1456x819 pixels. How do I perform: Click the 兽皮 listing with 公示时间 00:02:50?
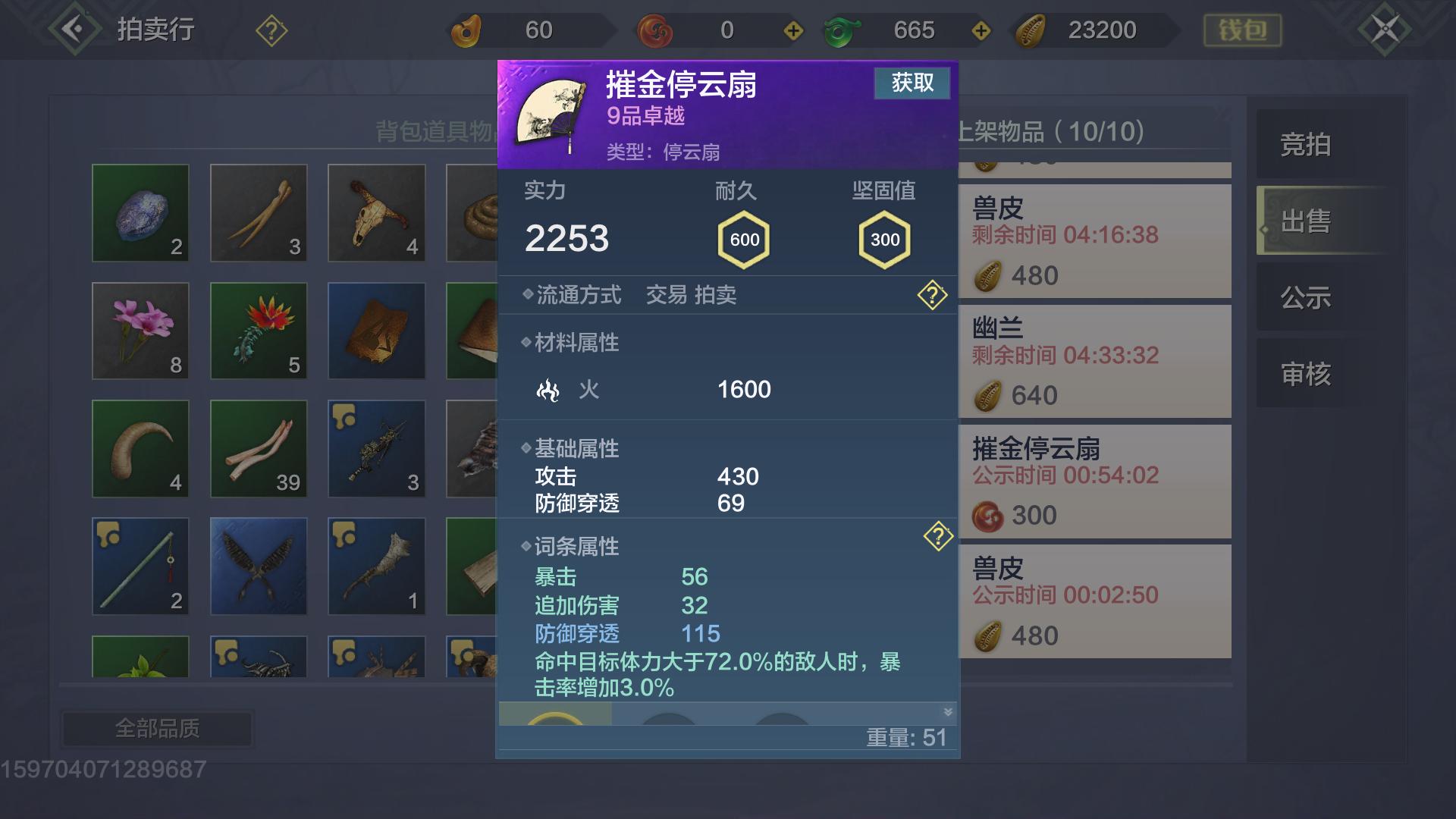point(1094,601)
